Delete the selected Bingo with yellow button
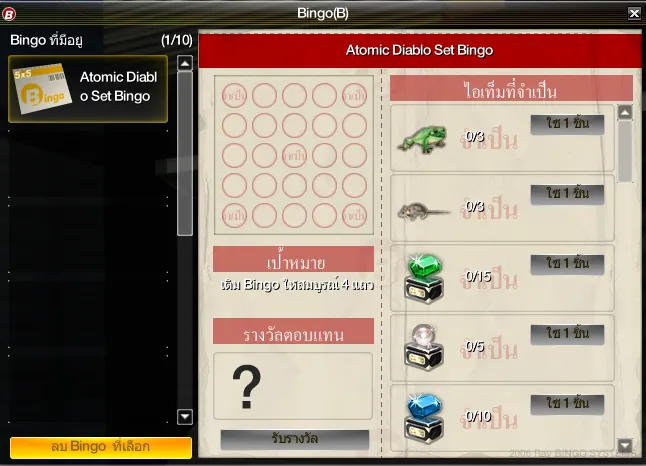 click(x=100, y=446)
